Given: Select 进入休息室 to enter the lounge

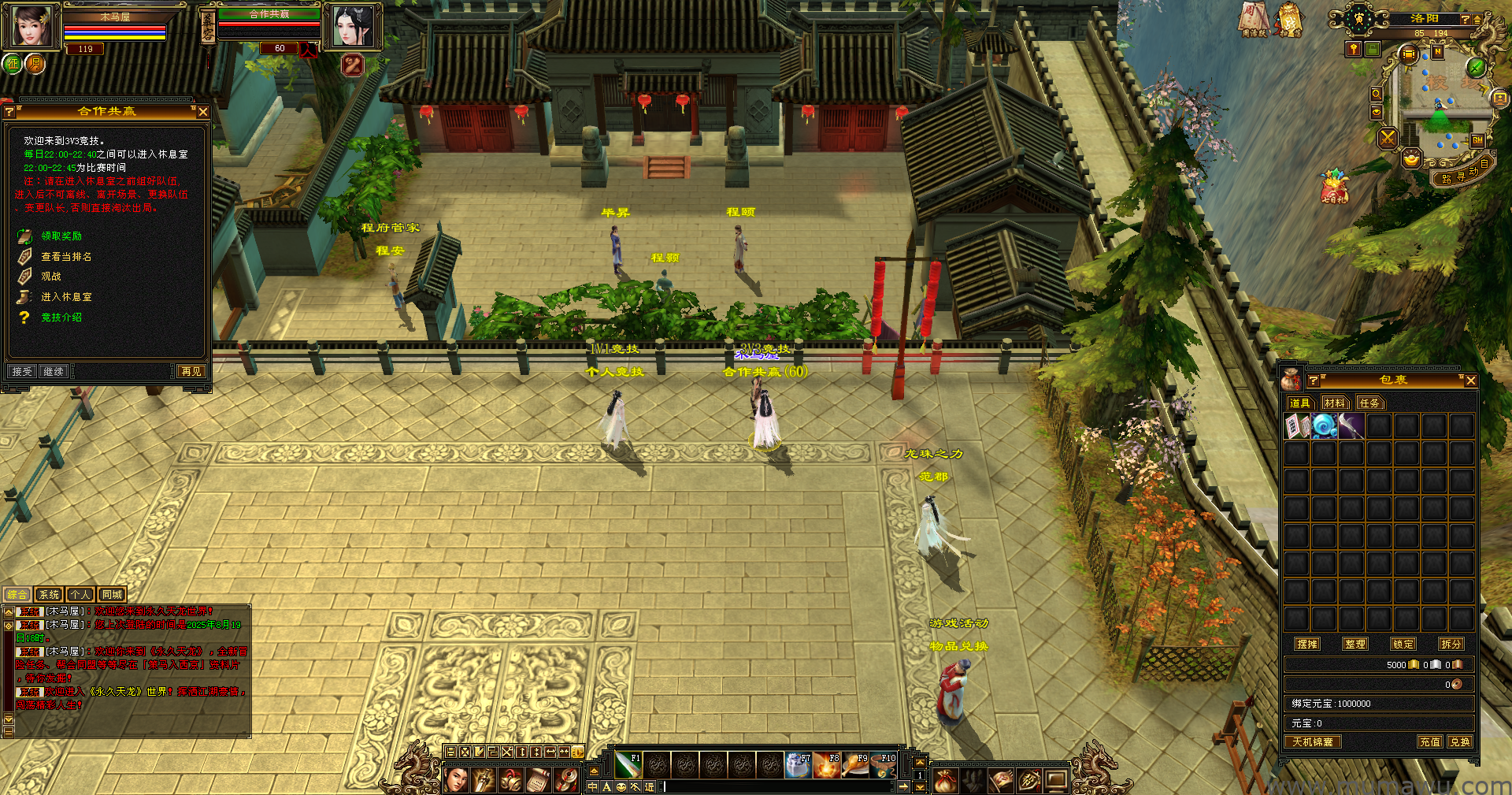Looking at the screenshot, I should pos(66,297).
